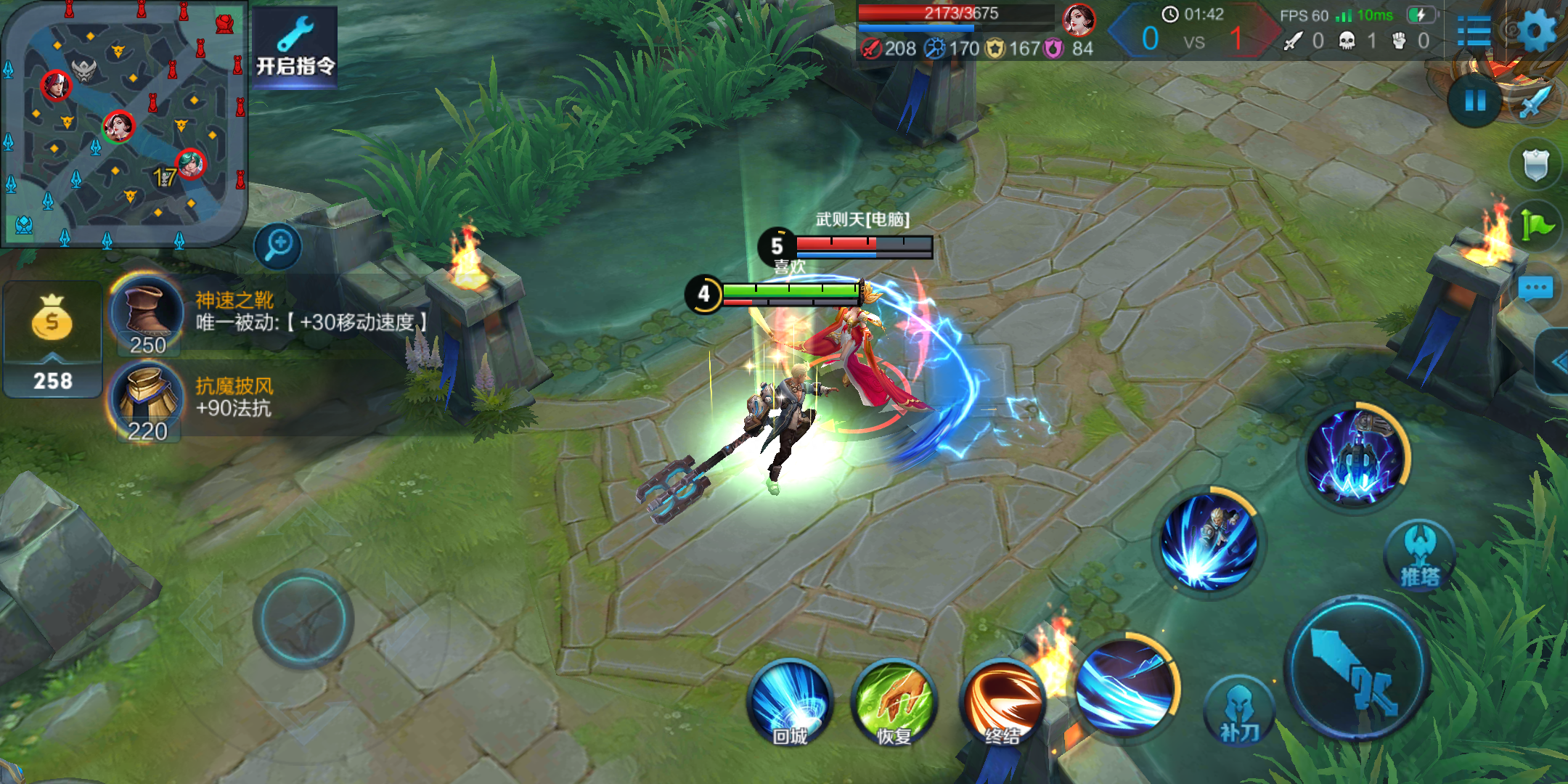Open the battlefield minimap
Image resolution: width=1568 pixels, height=784 pixels.
coord(123,123)
